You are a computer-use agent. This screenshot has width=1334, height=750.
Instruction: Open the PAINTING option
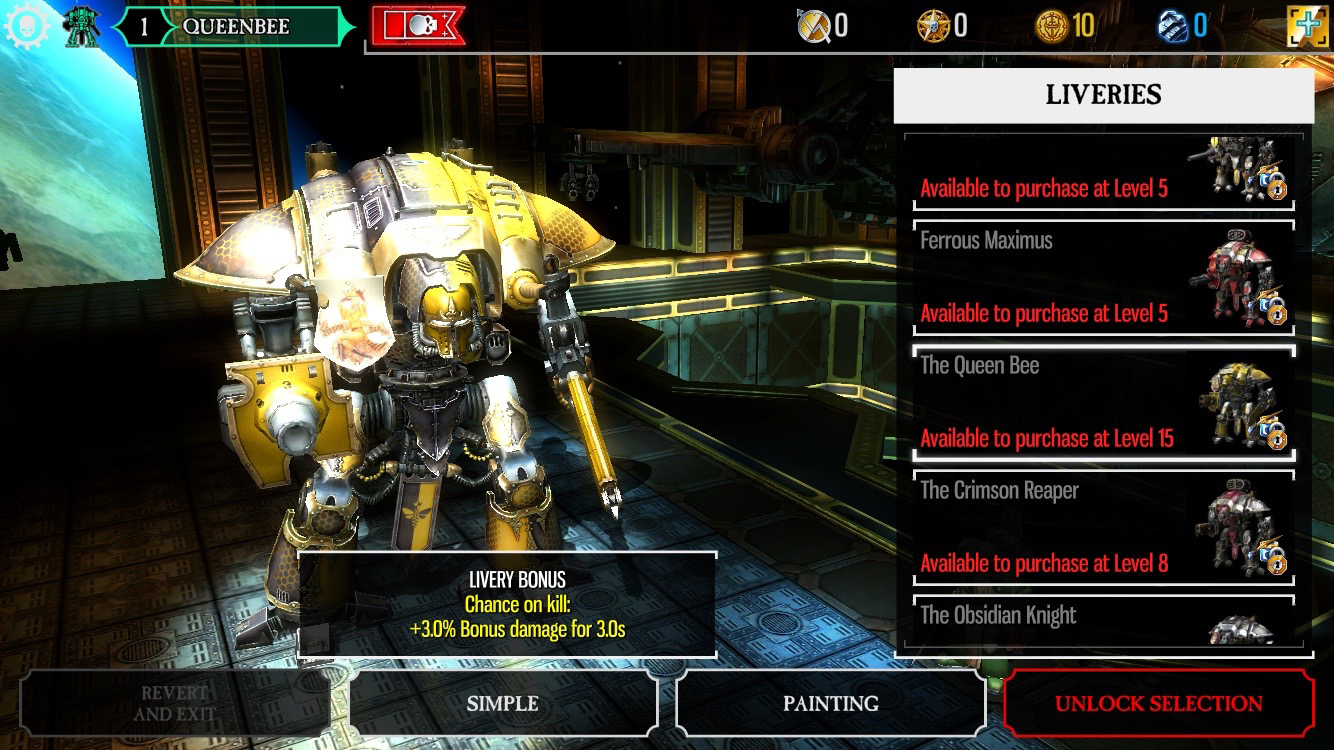click(x=831, y=703)
